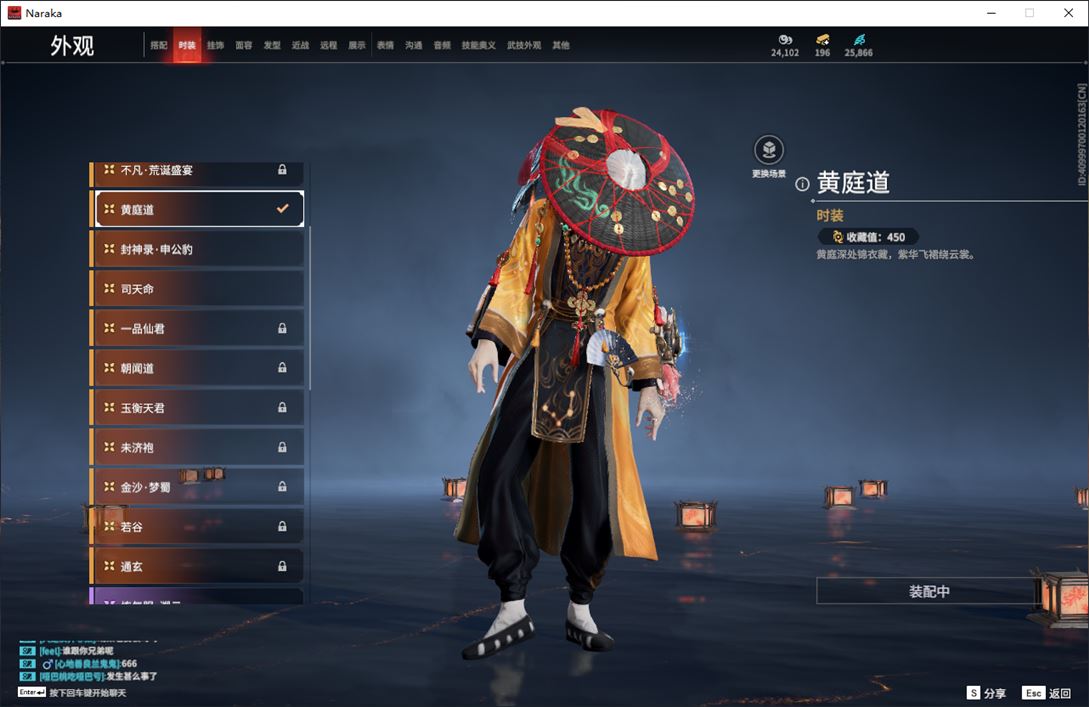
Task: Maximize the Naraka window
Action: tap(1029, 13)
